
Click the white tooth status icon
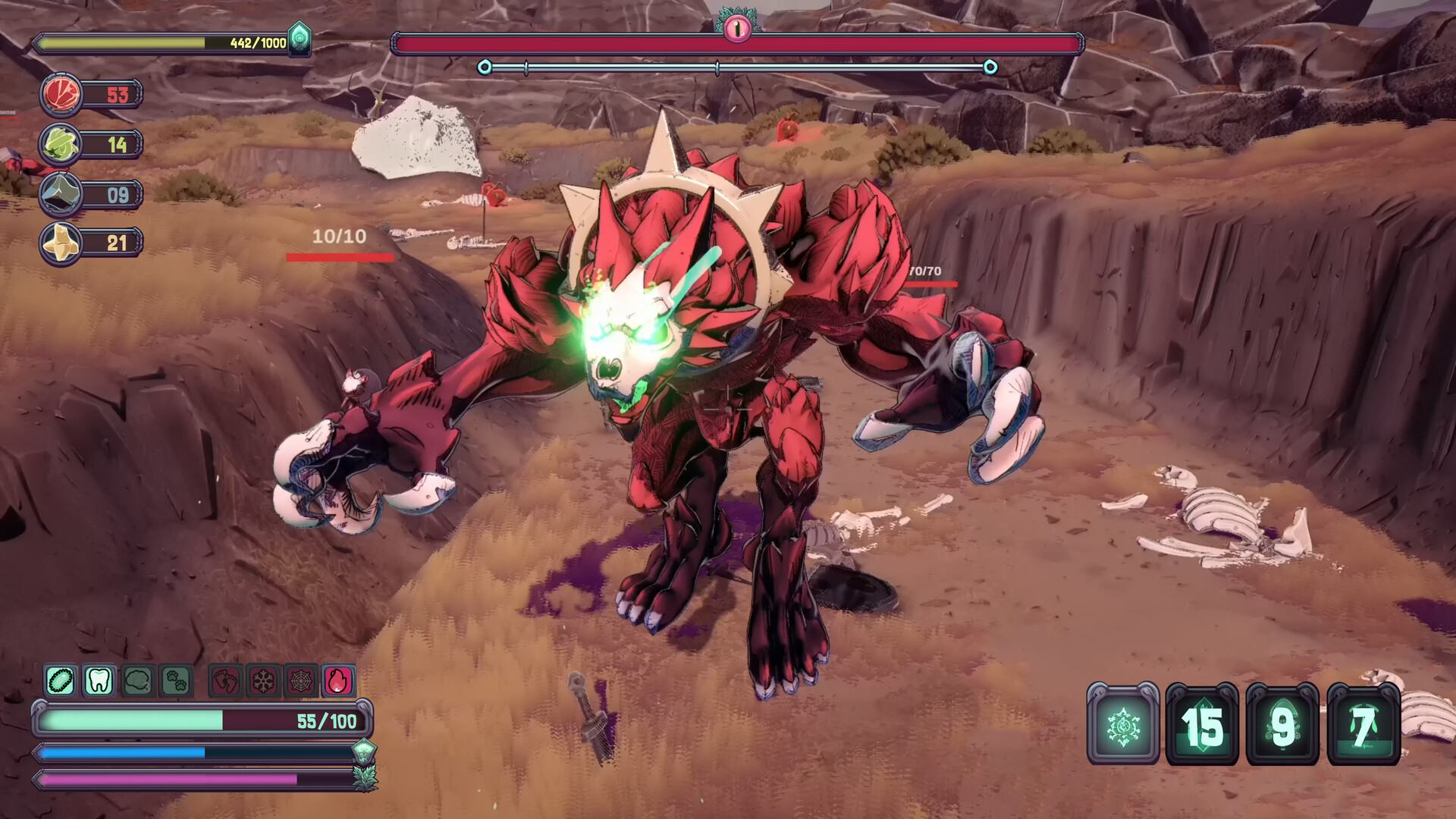point(99,681)
